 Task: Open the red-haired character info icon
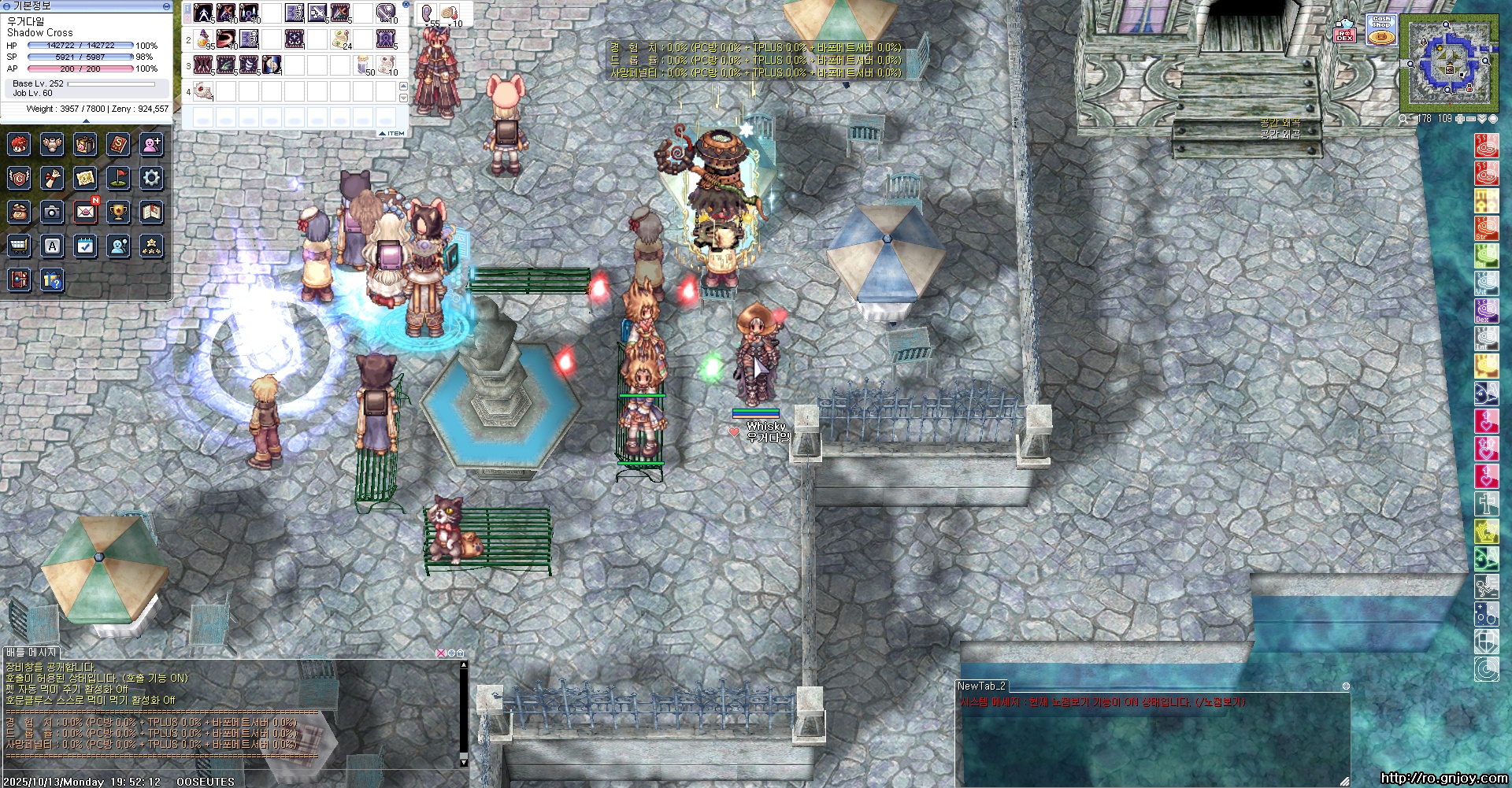pos(19,145)
